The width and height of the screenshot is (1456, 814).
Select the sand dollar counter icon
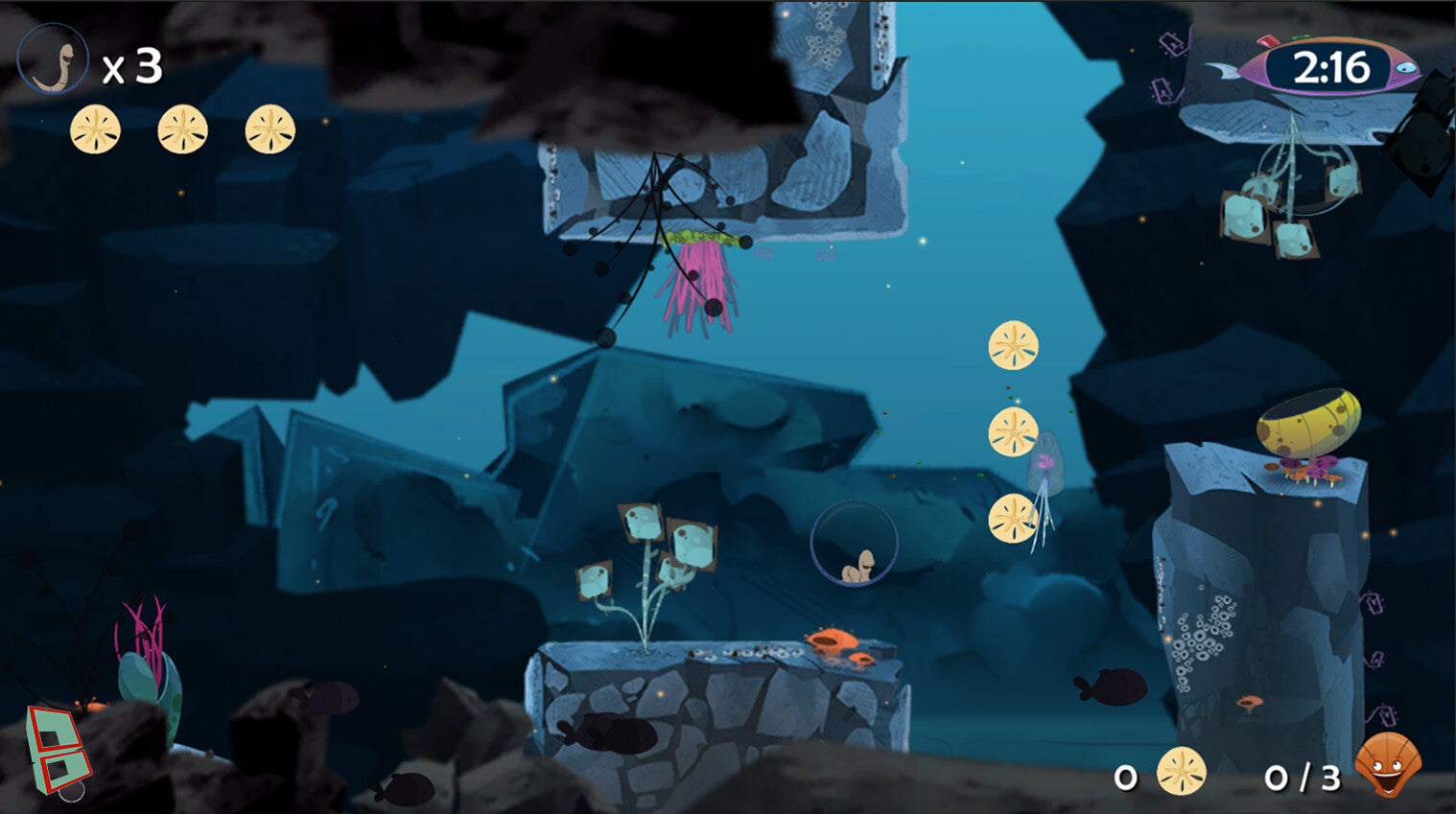(1181, 772)
